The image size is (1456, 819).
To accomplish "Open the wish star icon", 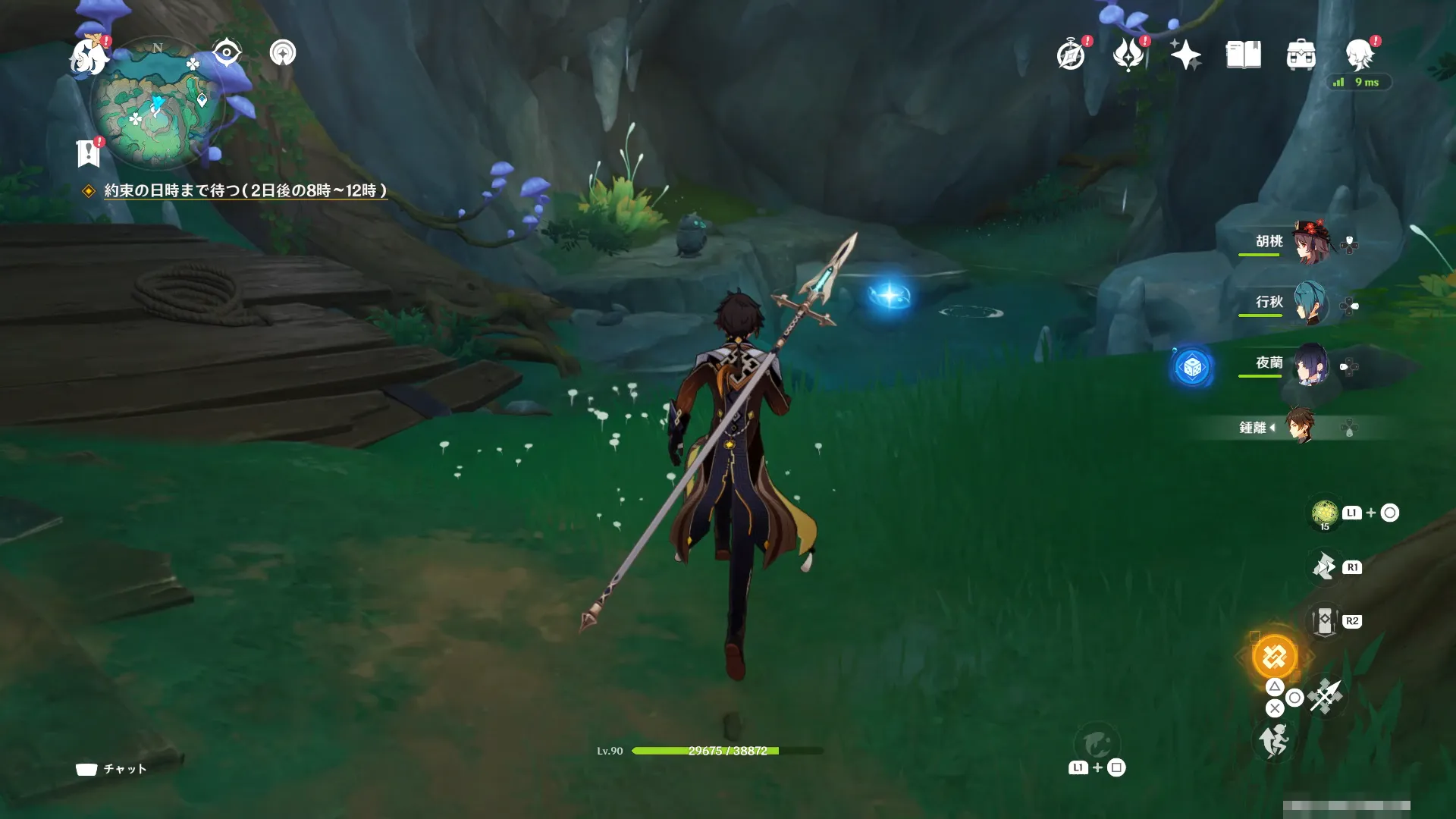I will [x=1185, y=55].
